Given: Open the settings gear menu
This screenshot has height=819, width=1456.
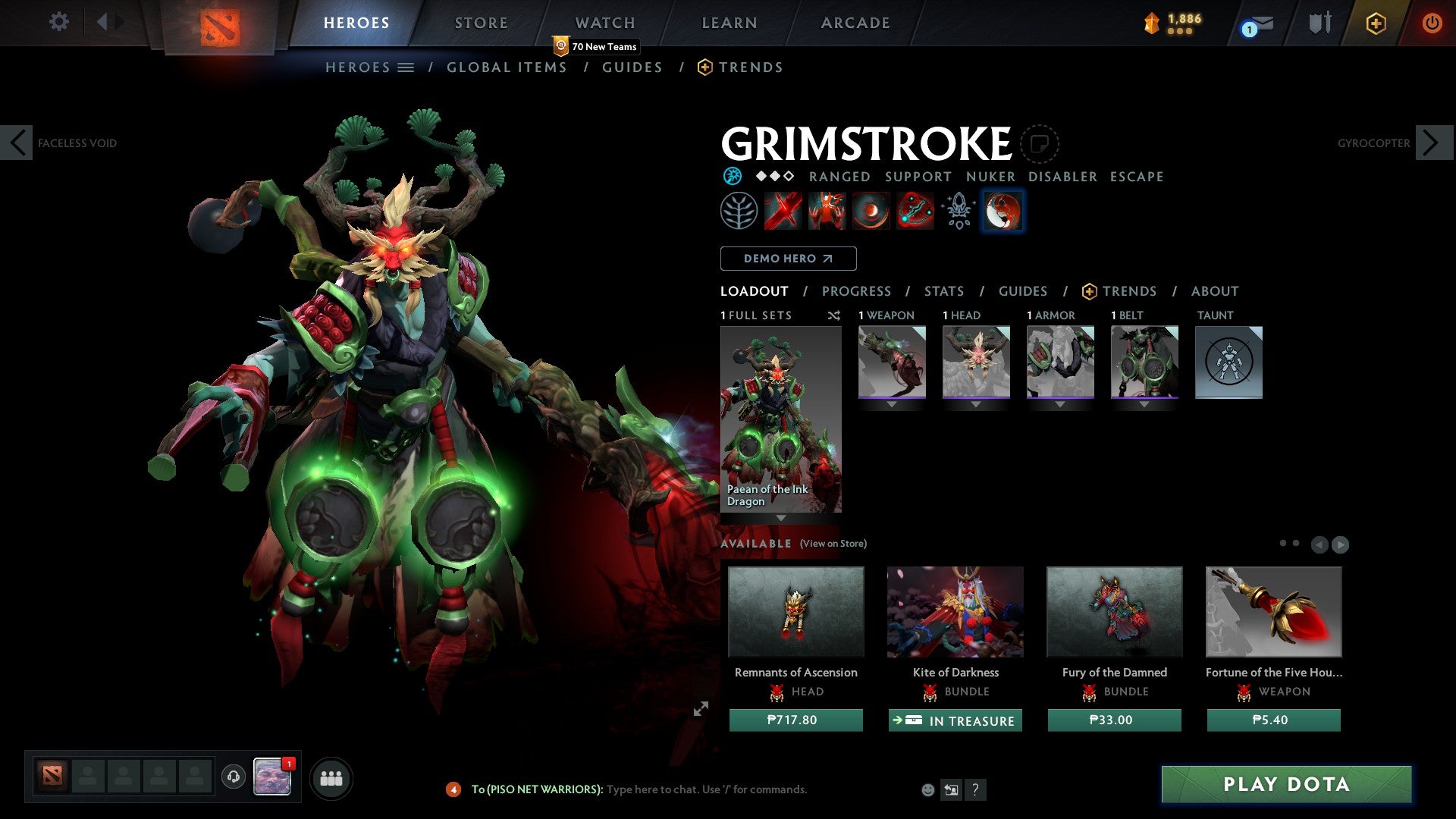Looking at the screenshot, I should (x=58, y=22).
